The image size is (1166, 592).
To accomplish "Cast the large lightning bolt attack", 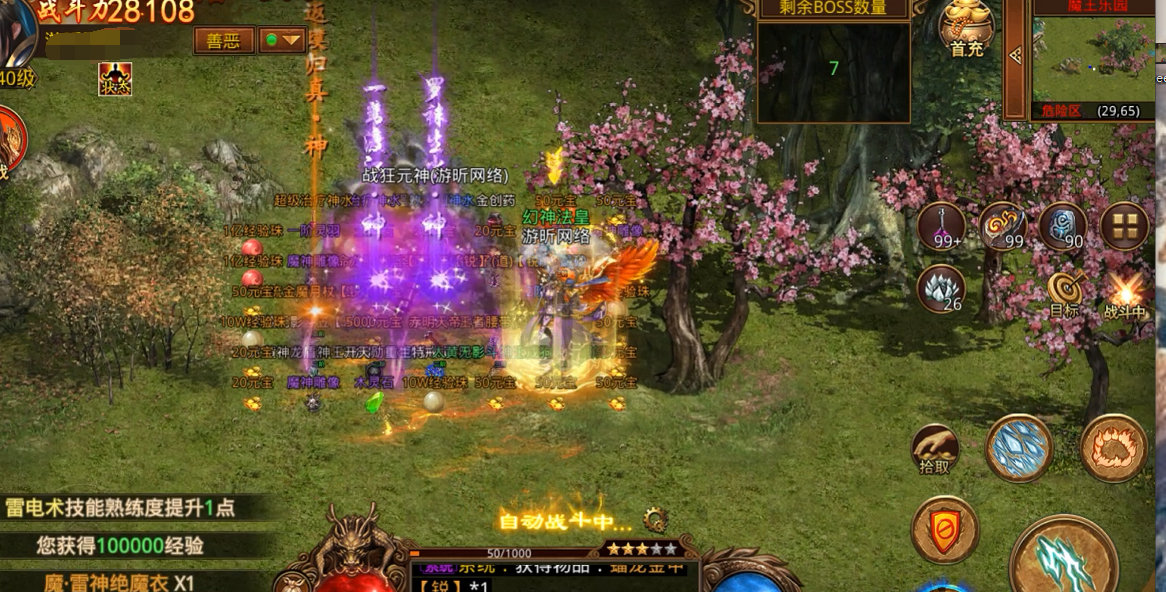I will [1063, 560].
